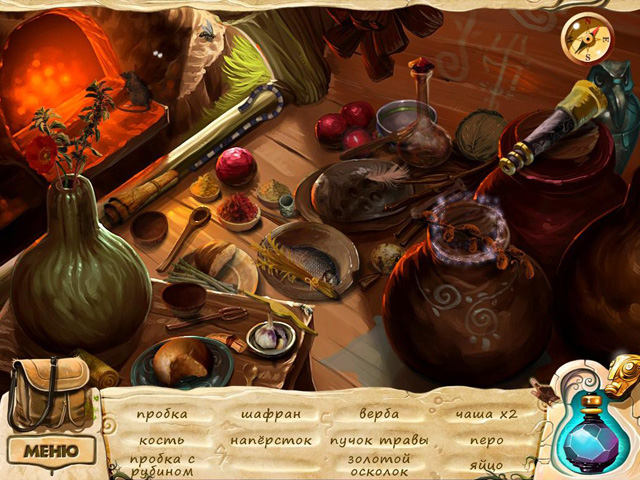Select the пробка с рубином entry
This screenshot has height=480, width=640.
(160, 464)
